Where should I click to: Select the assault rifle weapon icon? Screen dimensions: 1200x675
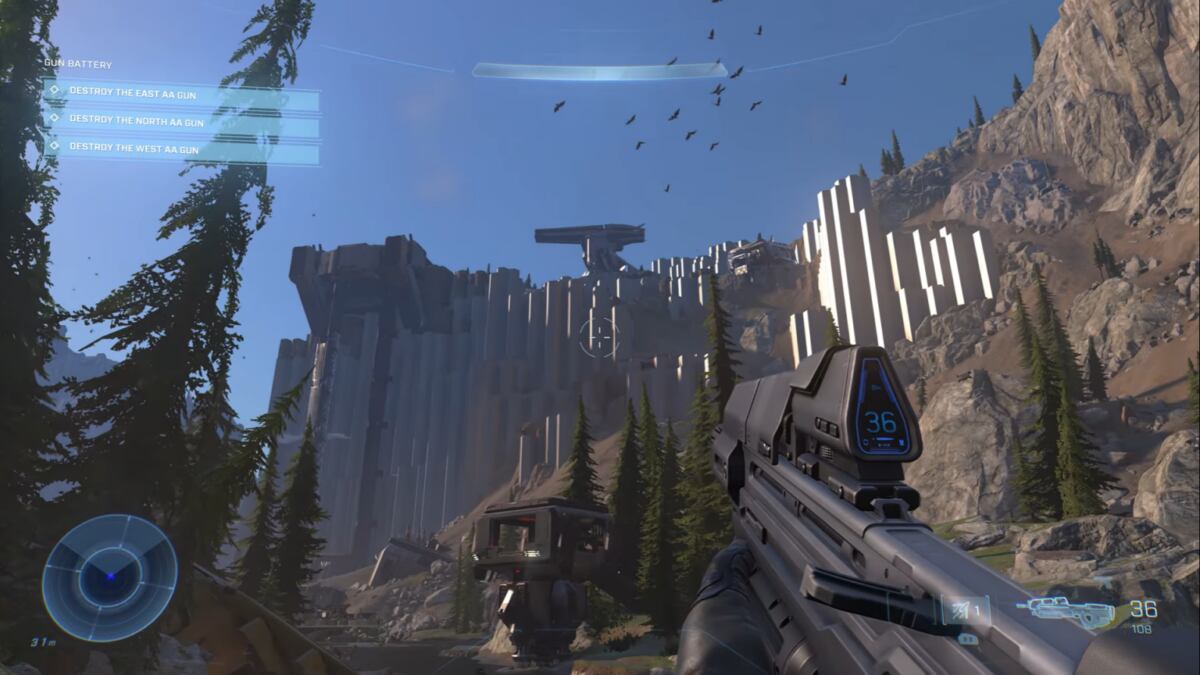(x=1071, y=611)
